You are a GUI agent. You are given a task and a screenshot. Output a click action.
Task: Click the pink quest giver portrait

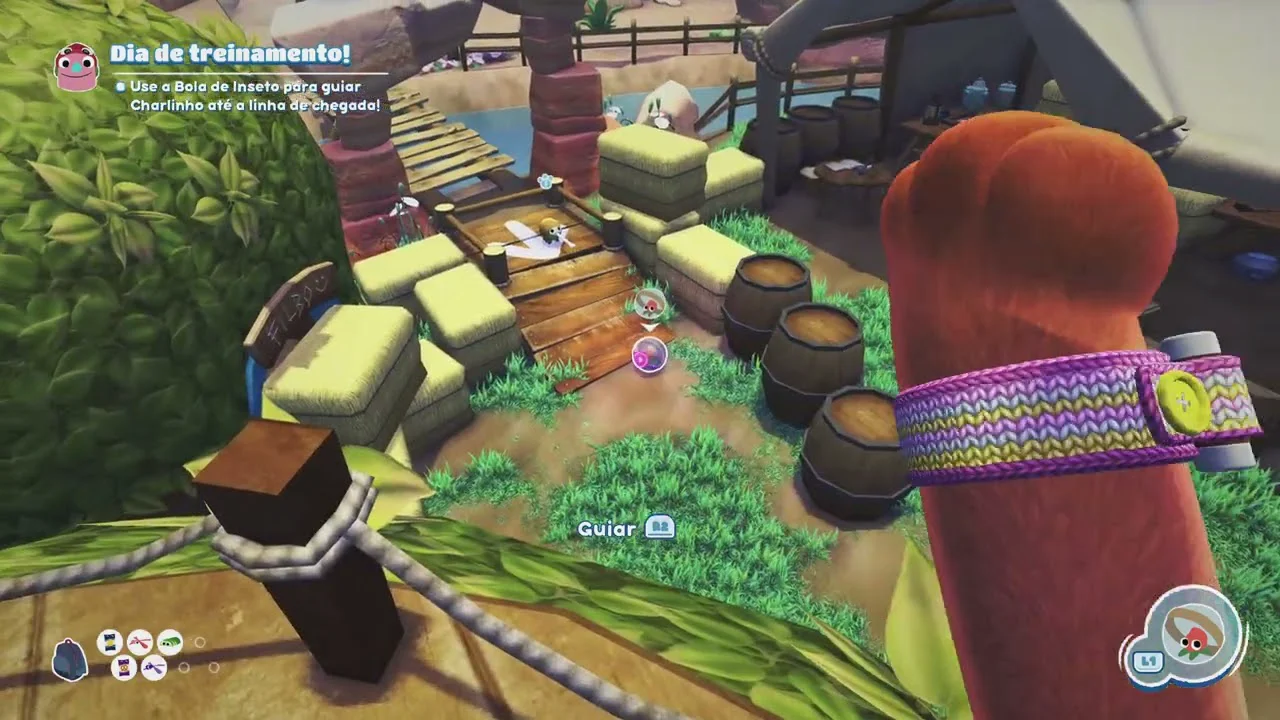tap(75, 67)
